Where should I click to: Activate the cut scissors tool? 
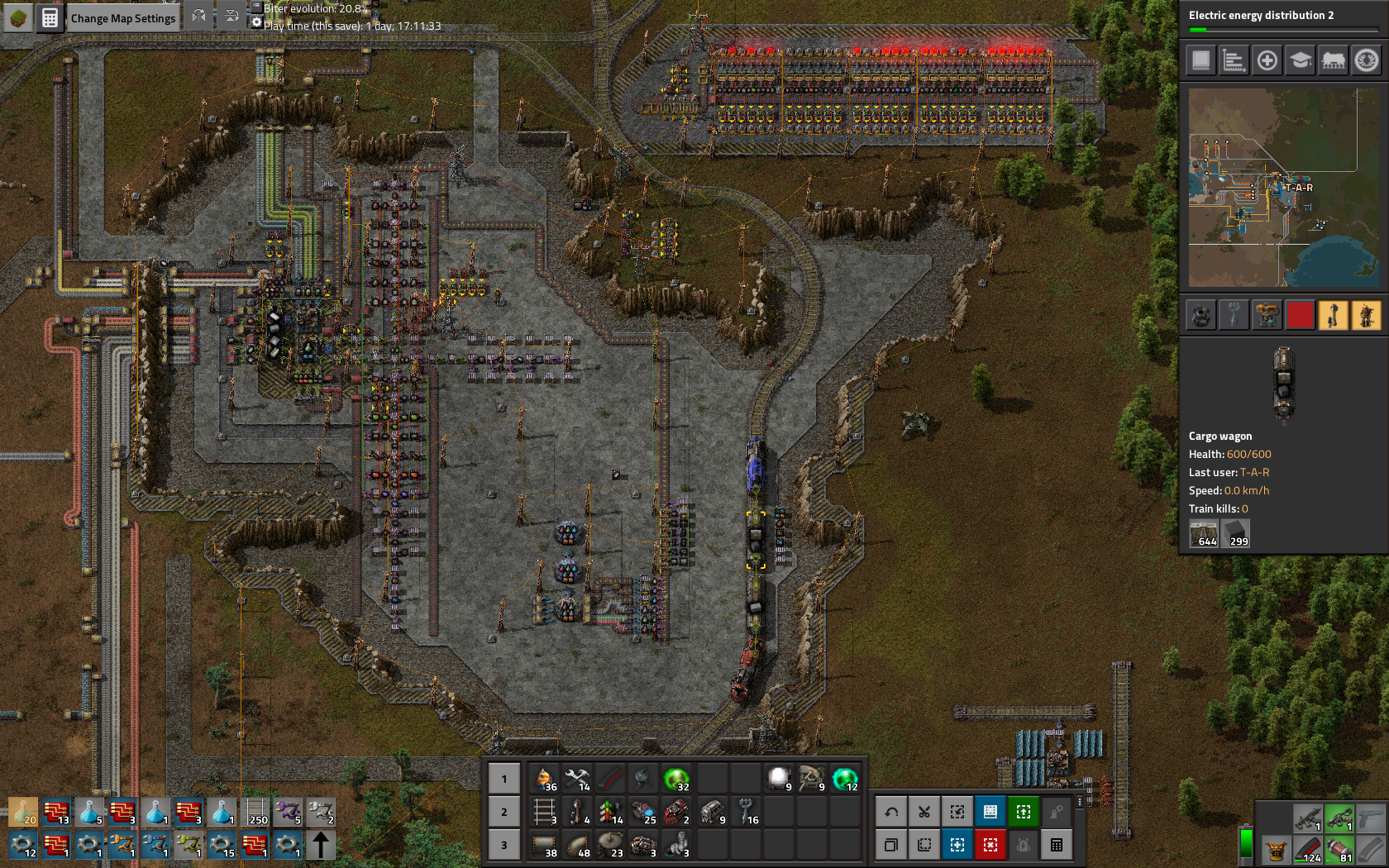[924, 812]
